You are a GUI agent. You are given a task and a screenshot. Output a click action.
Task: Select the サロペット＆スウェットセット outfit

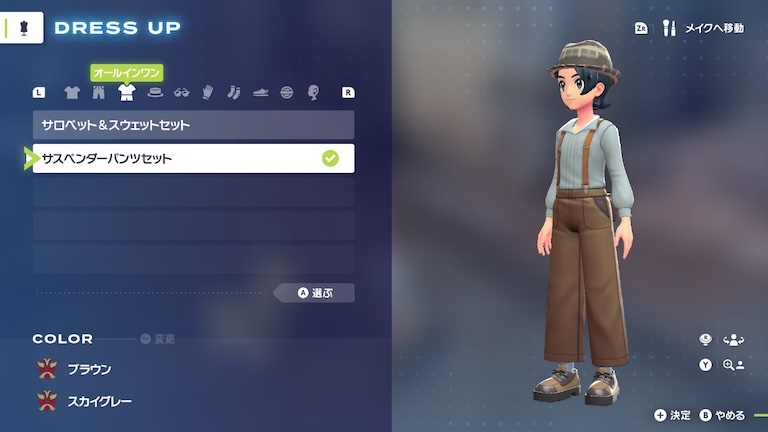193,125
